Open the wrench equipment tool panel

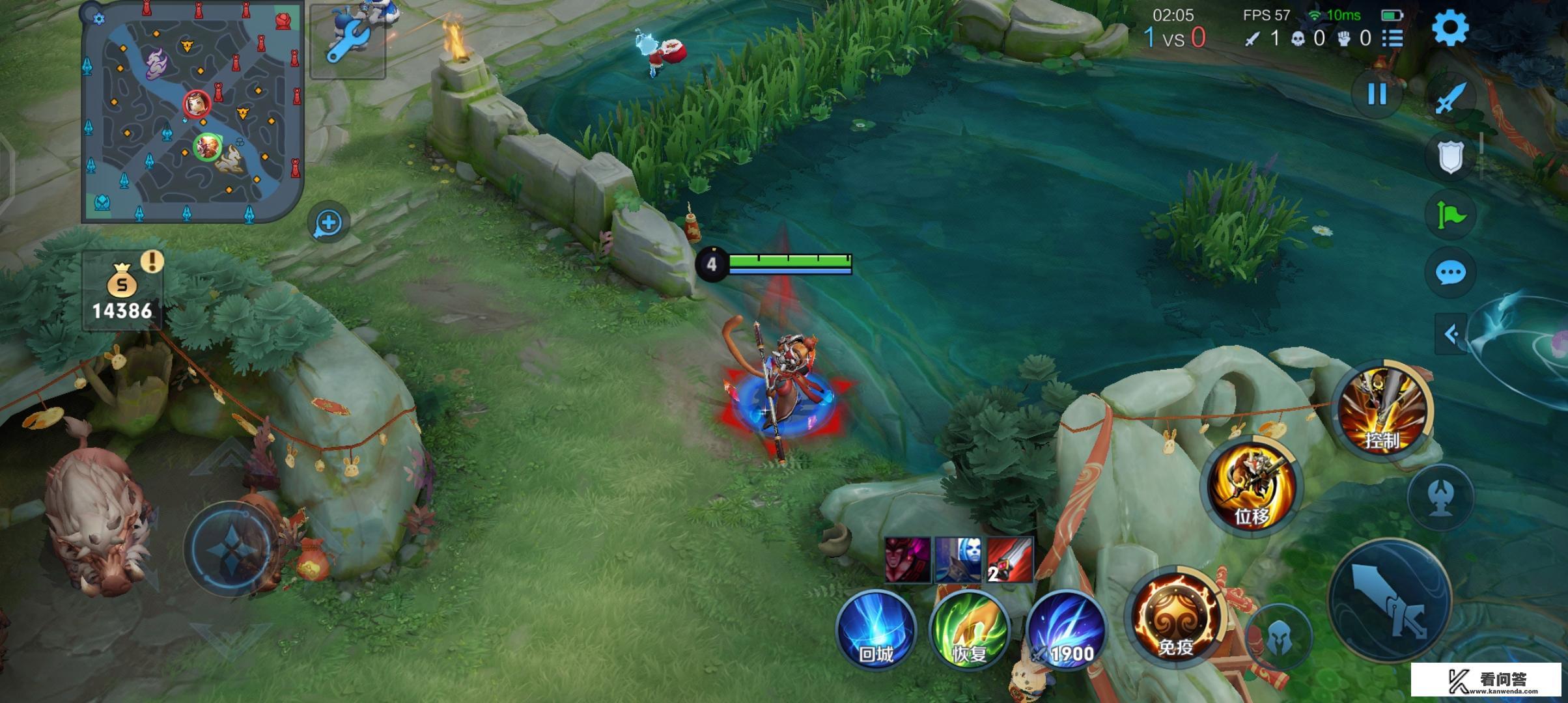(348, 41)
